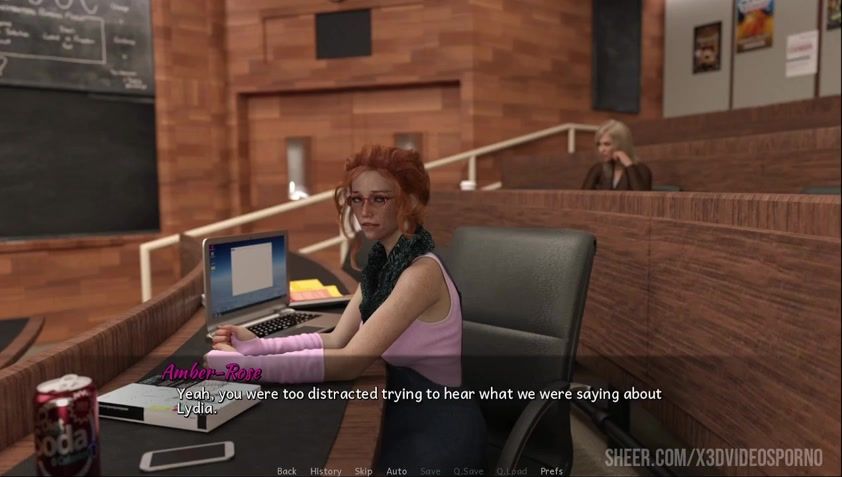Open Prefs settings menu
Screen dimensions: 842x477
pos(551,471)
